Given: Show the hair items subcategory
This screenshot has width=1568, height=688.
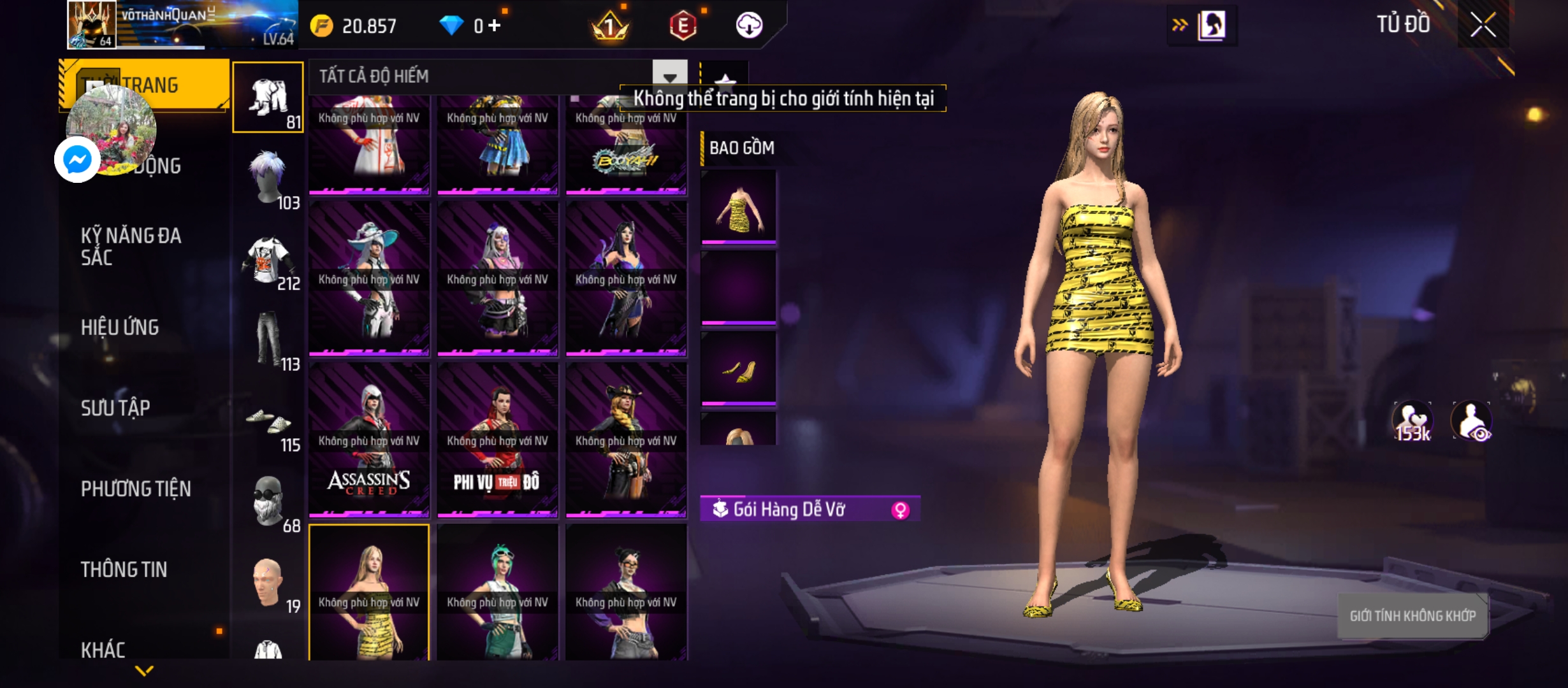Looking at the screenshot, I should pos(269,178).
